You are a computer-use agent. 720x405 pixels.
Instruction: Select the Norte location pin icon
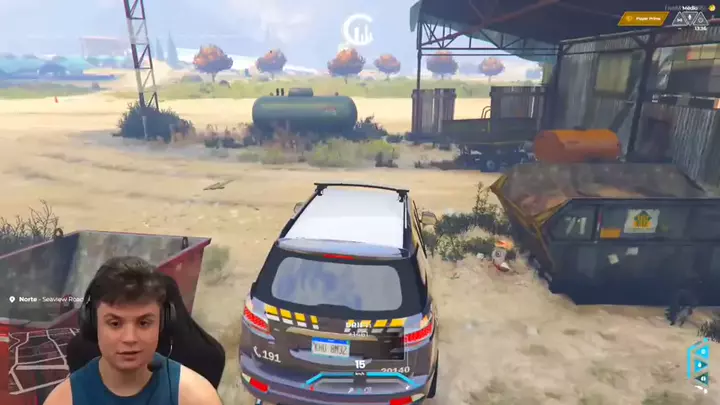[x=12, y=299]
